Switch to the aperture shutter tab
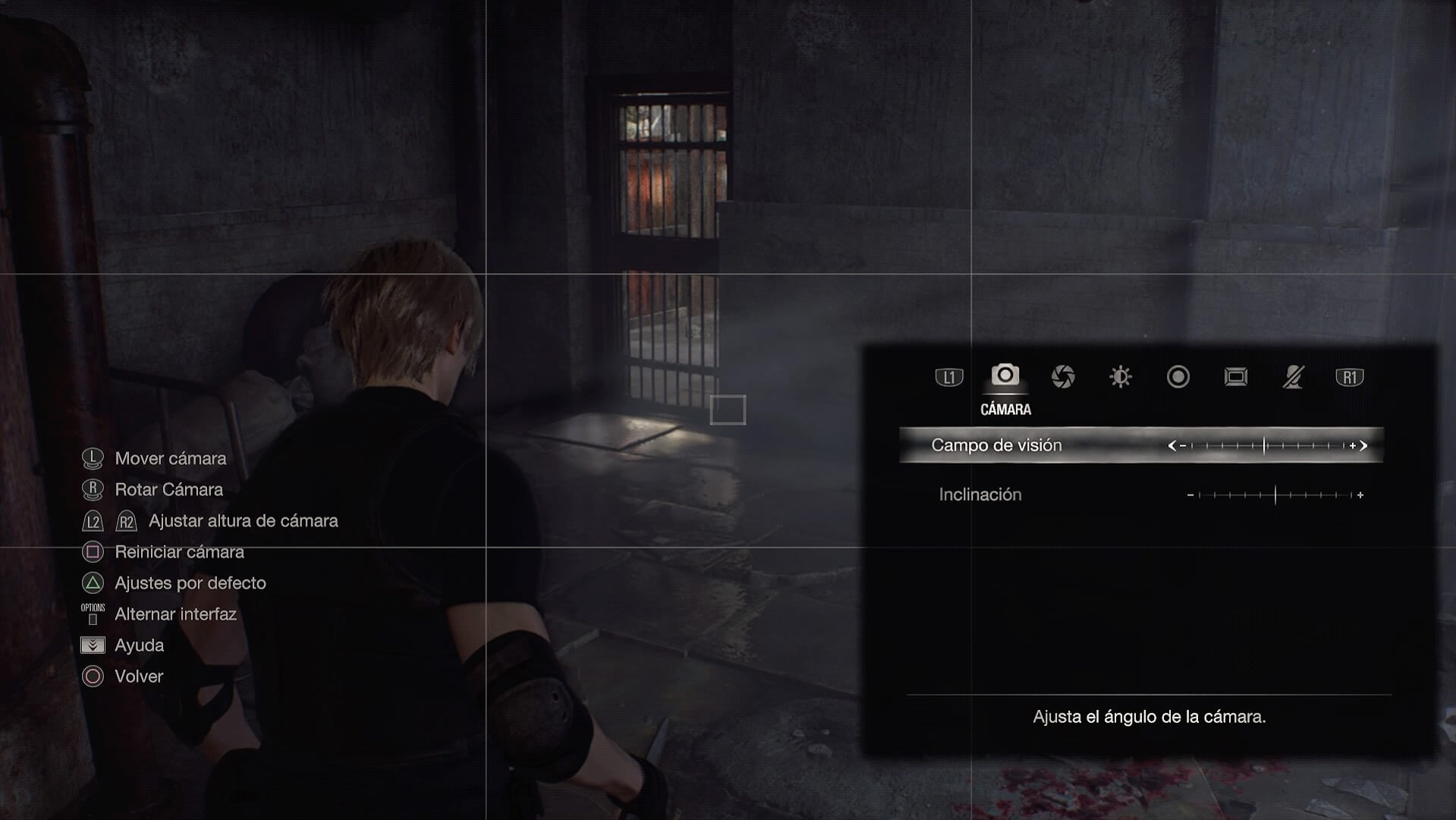 pos(1063,376)
